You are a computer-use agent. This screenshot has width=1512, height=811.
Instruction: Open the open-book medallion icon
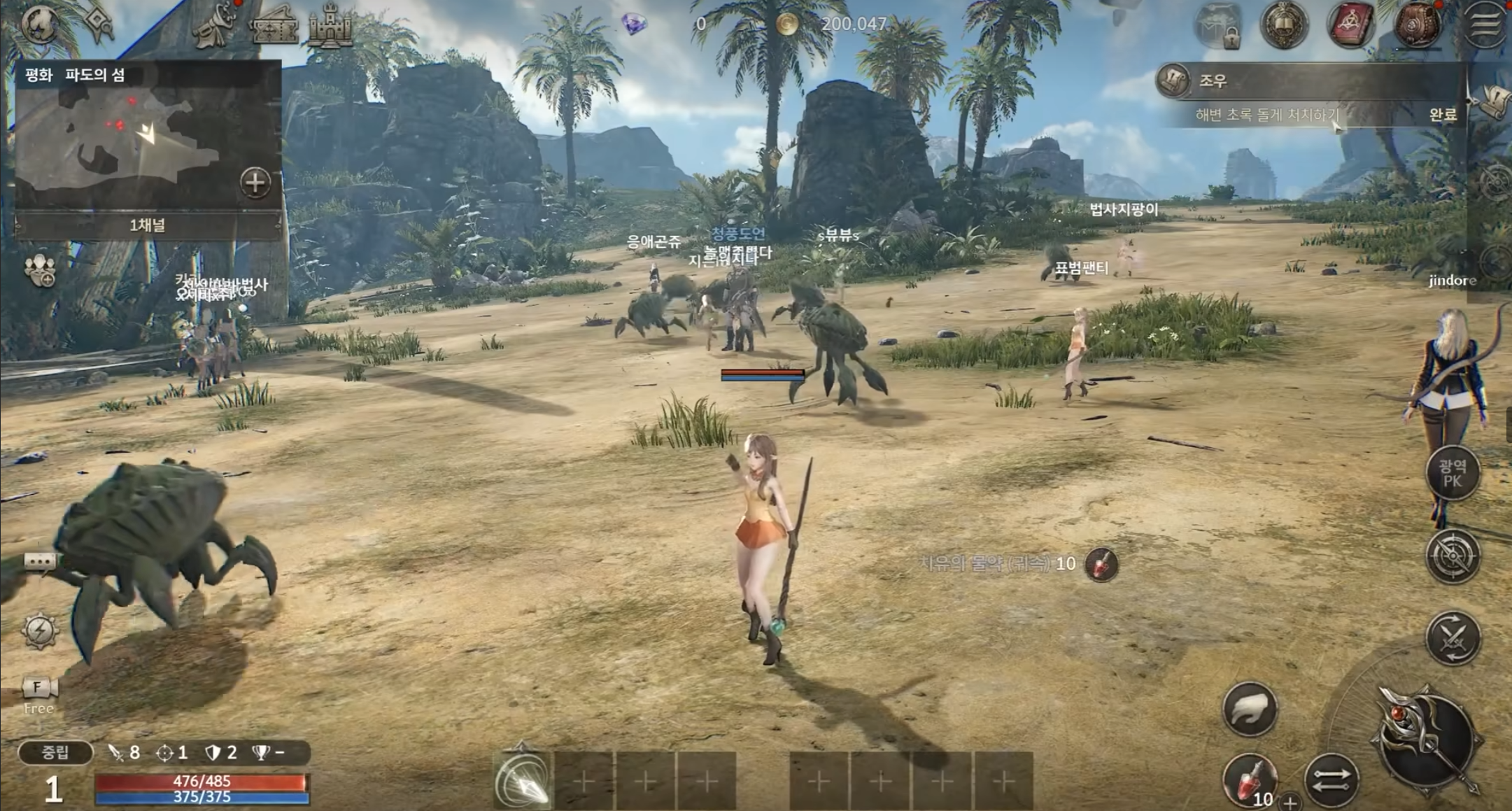pyautogui.click(x=1284, y=25)
